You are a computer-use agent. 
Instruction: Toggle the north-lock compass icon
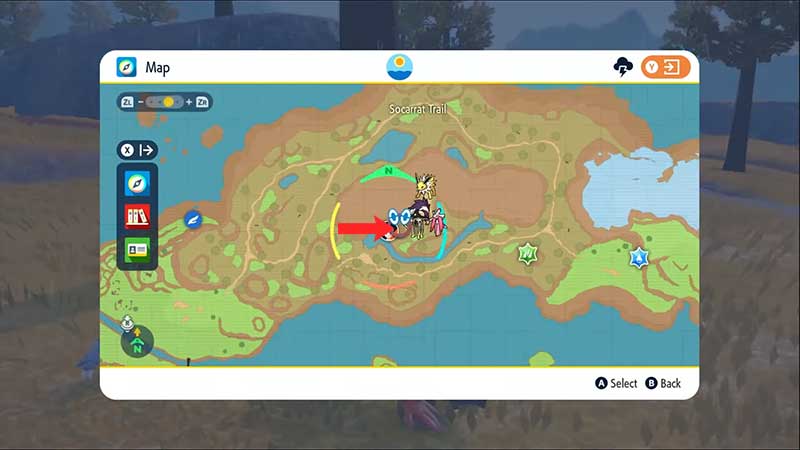[x=137, y=342]
